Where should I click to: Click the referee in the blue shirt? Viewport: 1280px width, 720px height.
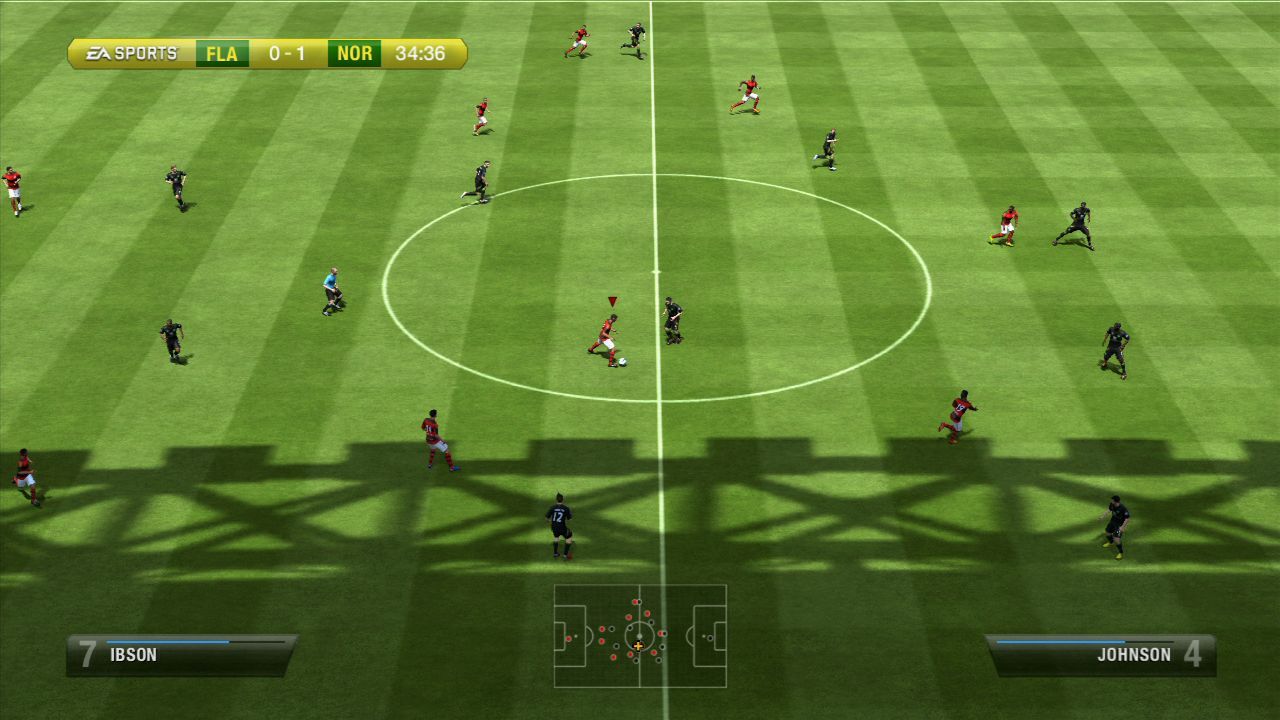click(x=330, y=290)
